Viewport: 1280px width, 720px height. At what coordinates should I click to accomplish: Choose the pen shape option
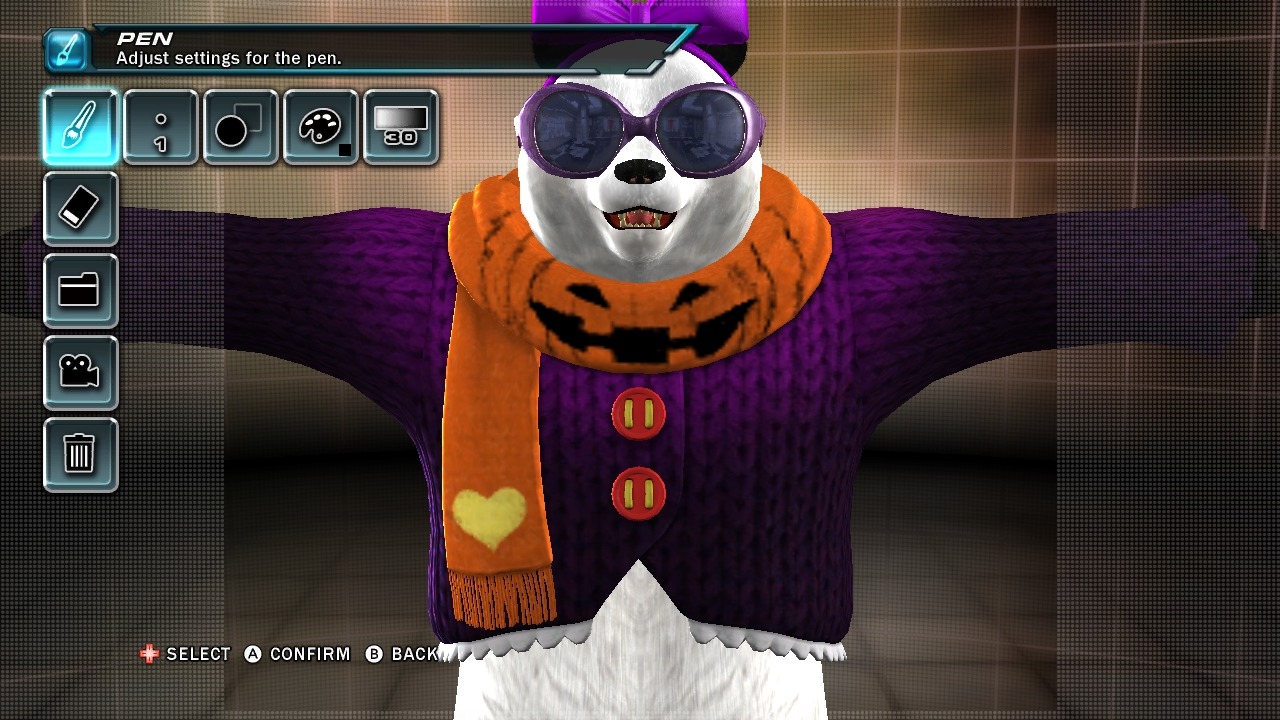point(241,127)
